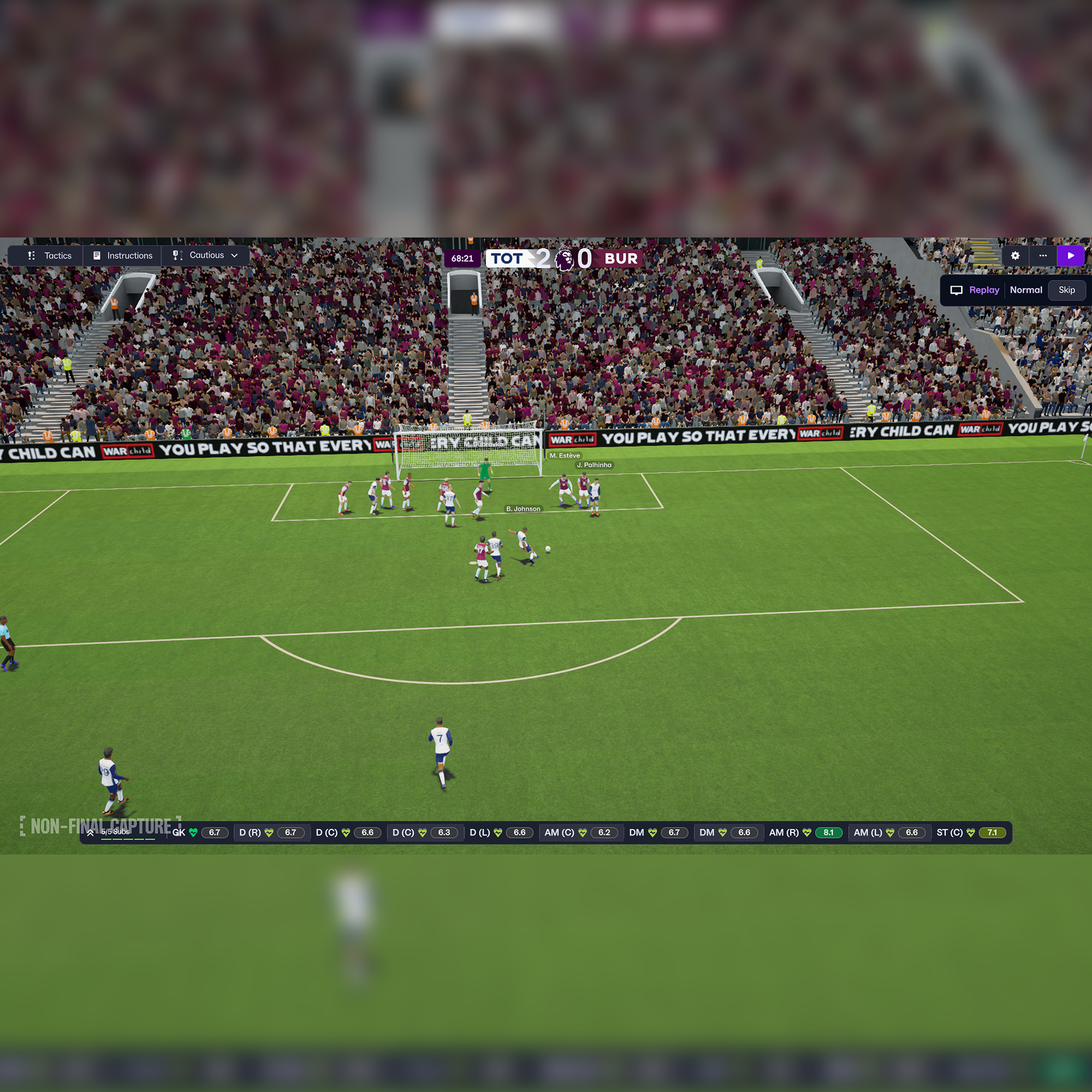Open the three-dot more options menu

[x=1043, y=256]
